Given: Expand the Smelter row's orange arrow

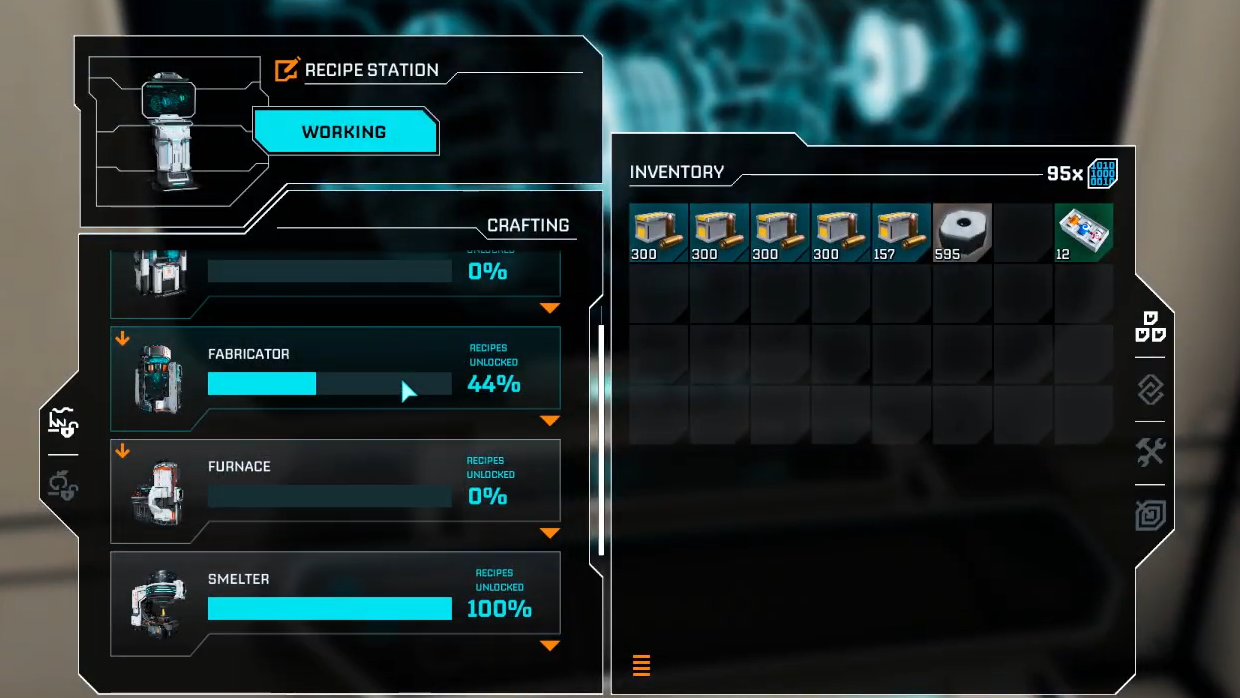Looking at the screenshot, I should (x=549, y=646).
